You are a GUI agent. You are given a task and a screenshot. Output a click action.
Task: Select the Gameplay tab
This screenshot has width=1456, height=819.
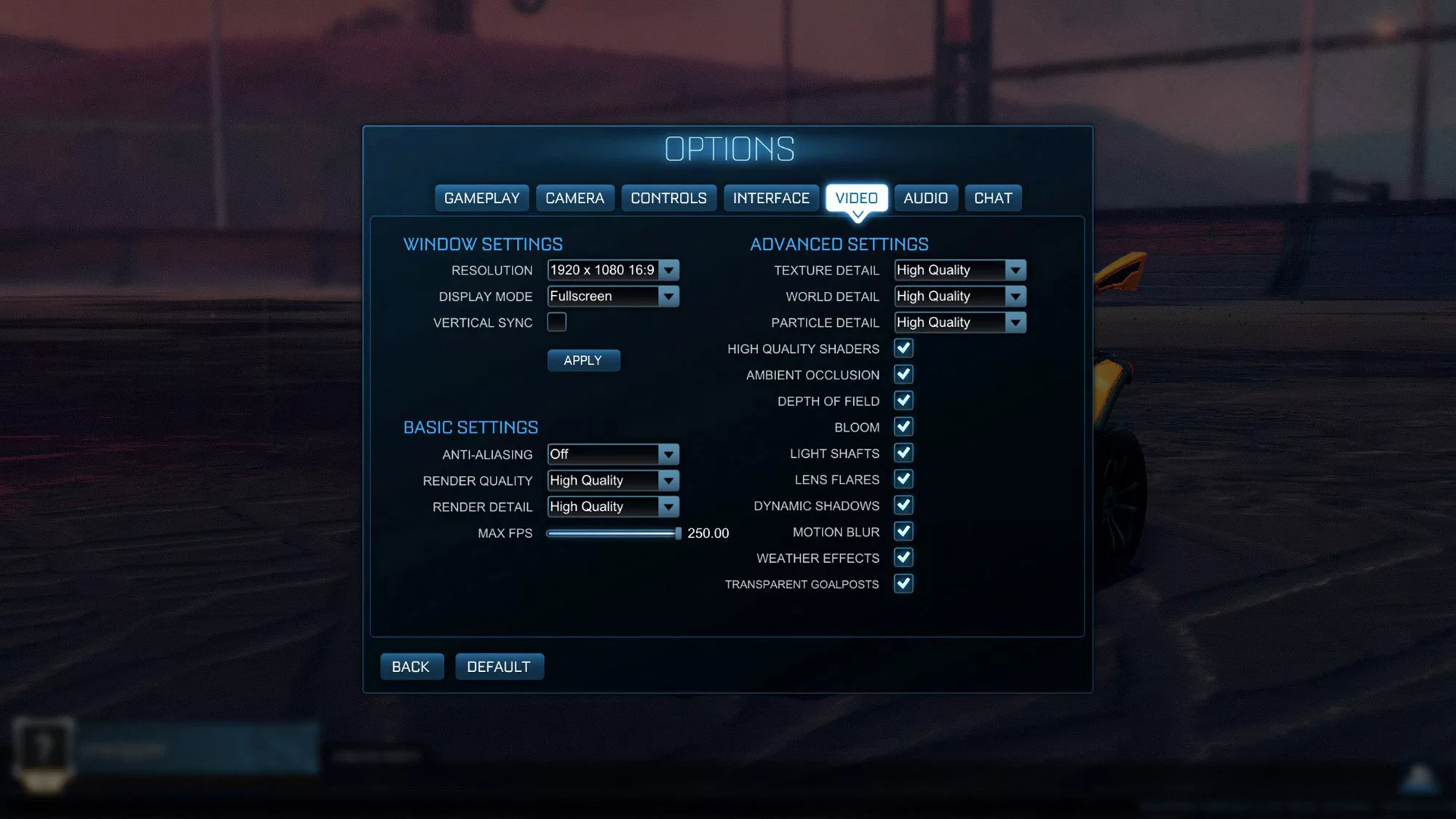(481, 197)
